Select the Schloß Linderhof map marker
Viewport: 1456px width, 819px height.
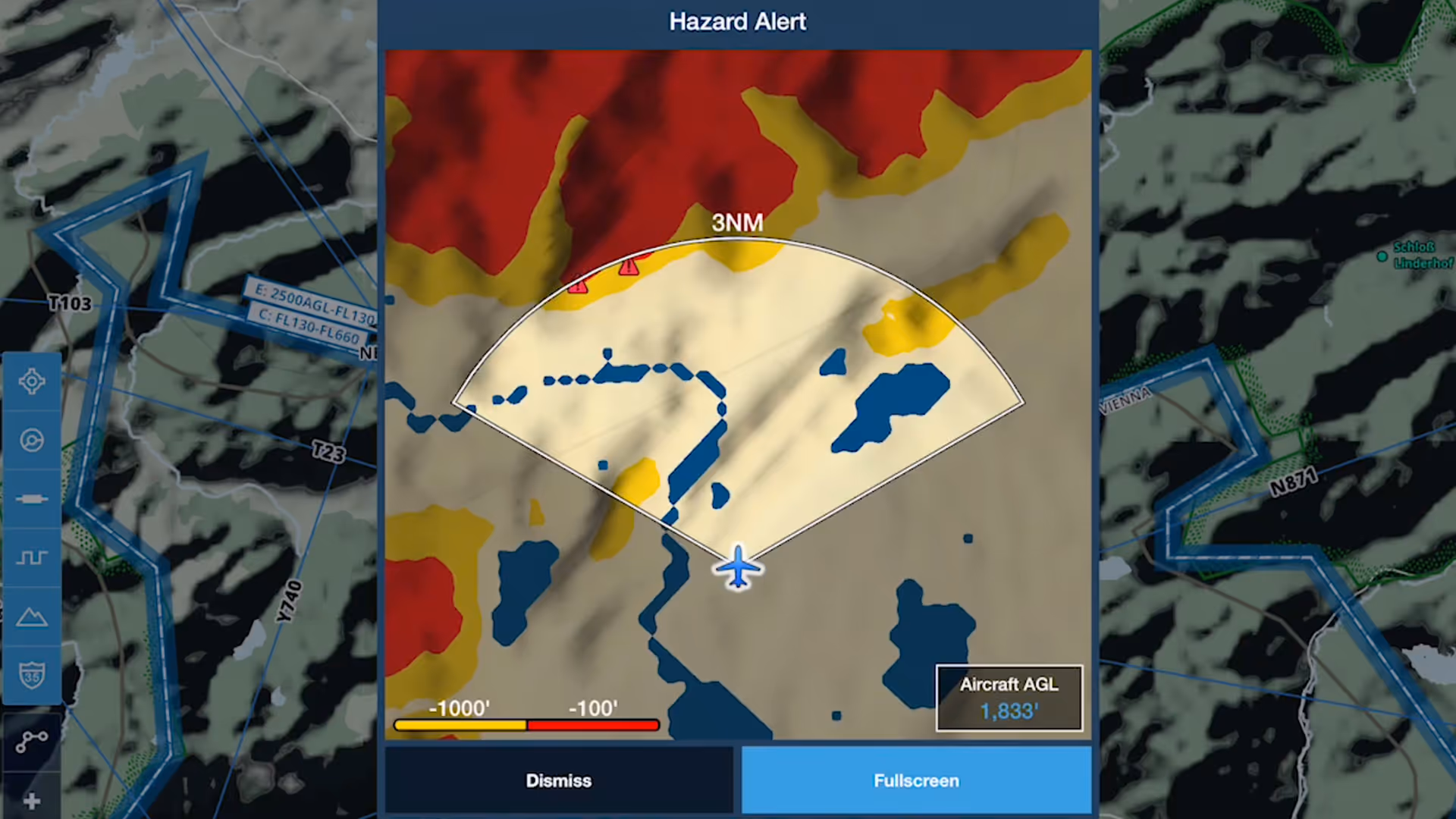coord(1382,256)
